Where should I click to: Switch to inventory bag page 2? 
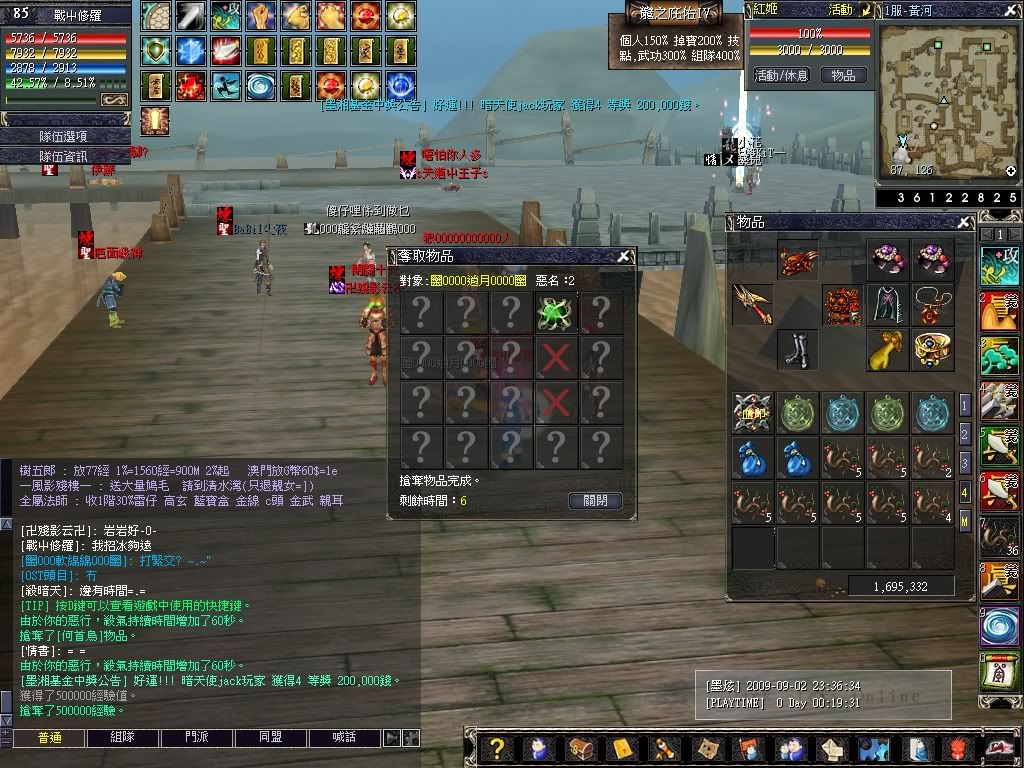965,434
